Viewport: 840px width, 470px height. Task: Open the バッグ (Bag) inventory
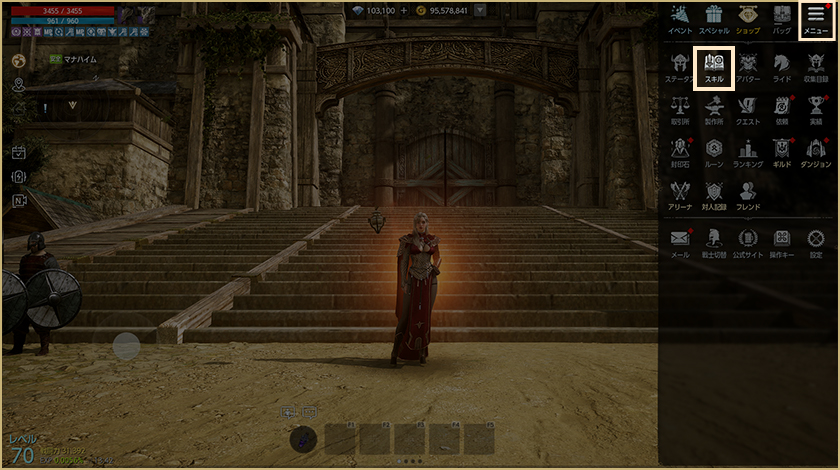click(x=782, y=19)
